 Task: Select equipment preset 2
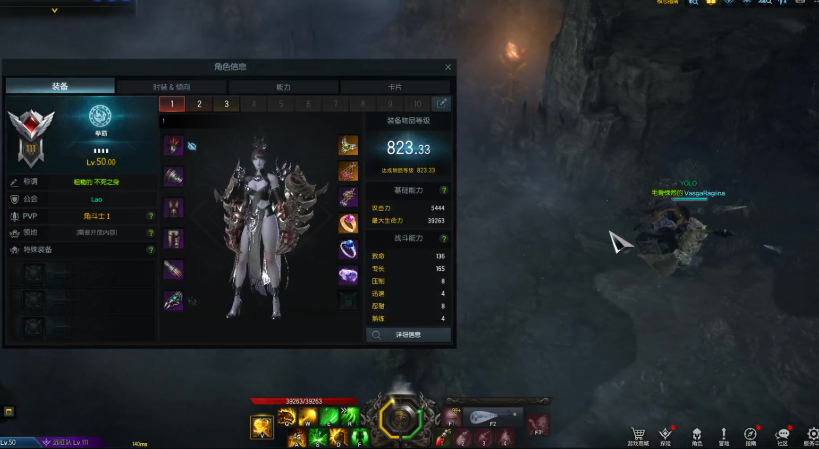pyautogui.click(x=199, y=104)
